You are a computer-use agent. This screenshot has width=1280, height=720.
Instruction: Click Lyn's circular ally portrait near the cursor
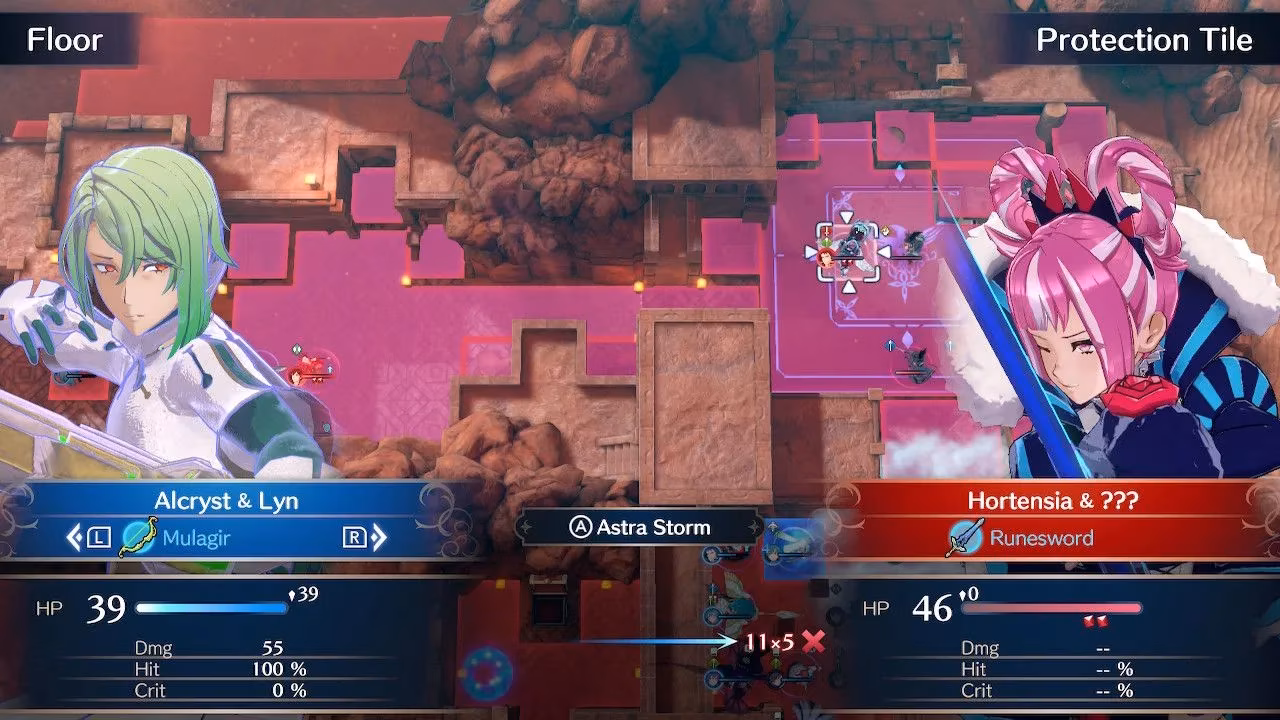(826, 257)
